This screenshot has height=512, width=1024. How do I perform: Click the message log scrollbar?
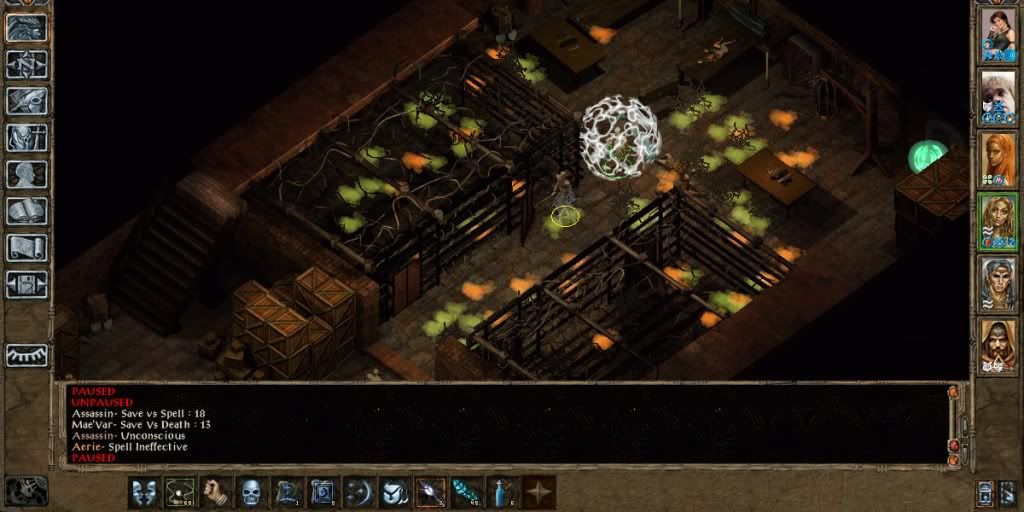pyautogui.click(x=953, y=422)
